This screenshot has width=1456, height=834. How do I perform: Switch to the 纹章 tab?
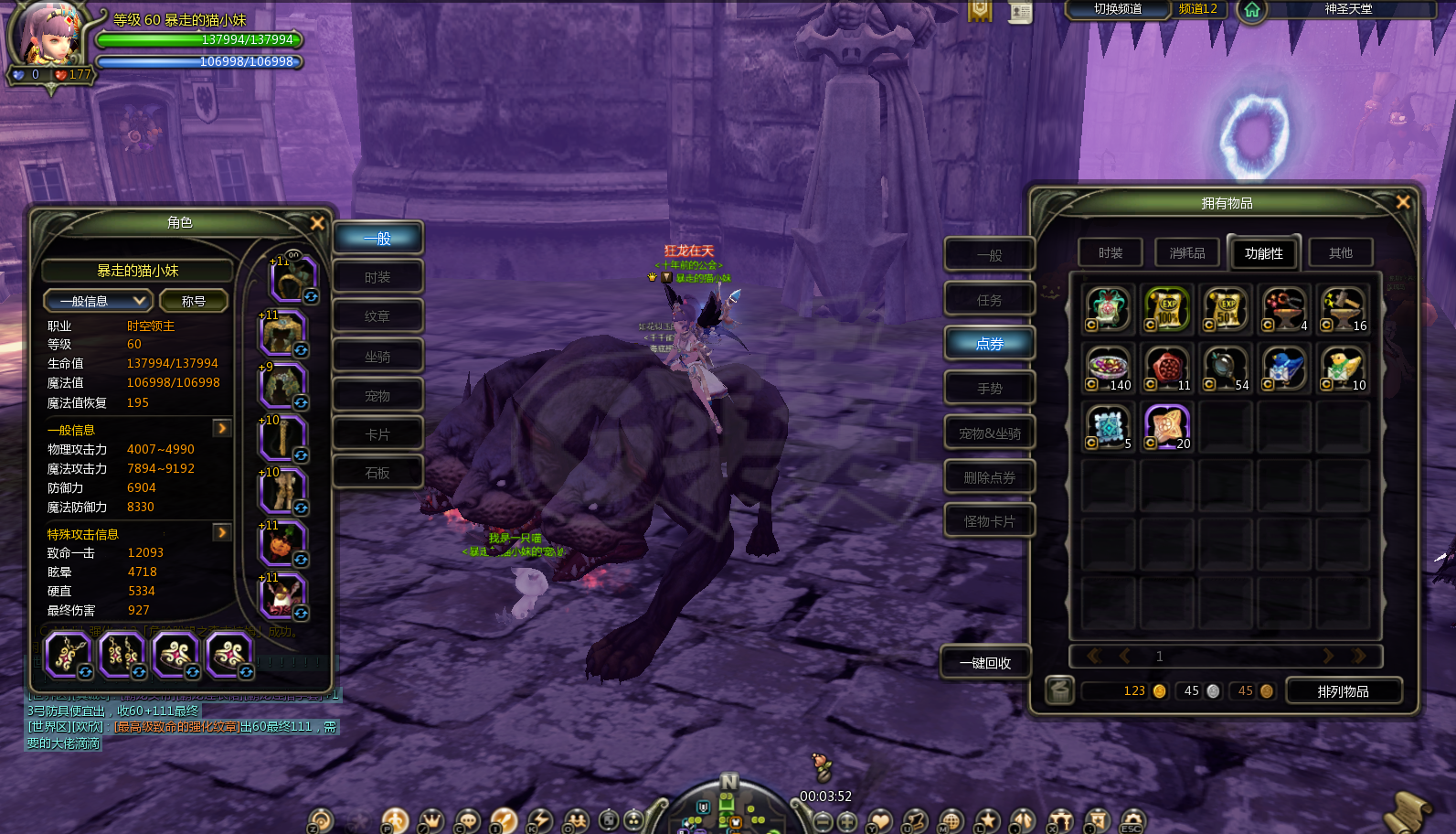tap(377, 316)
